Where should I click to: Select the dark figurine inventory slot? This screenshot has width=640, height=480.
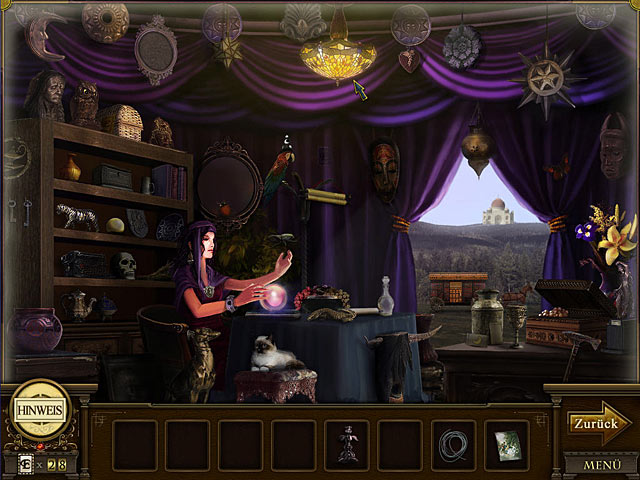coord(347,444)
